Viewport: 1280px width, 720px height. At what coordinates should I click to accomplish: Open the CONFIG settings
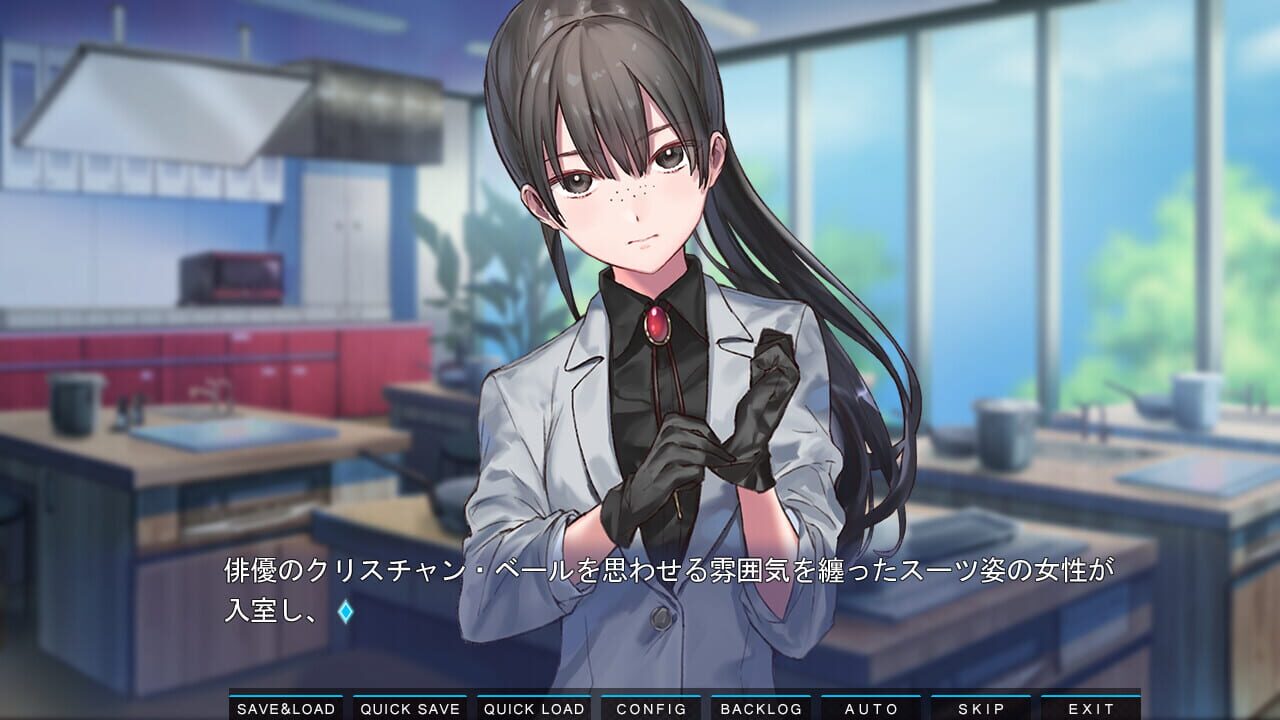point(651,708)
